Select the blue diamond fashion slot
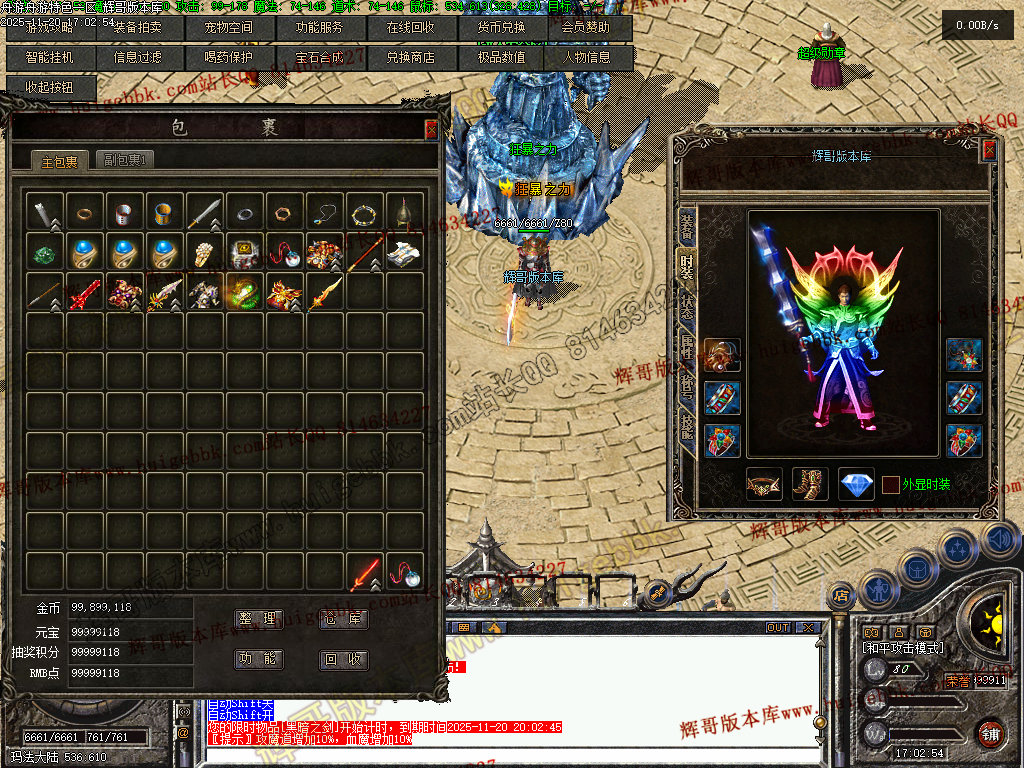The width and height of the screenshot is (1024, 768). point(856,485)
